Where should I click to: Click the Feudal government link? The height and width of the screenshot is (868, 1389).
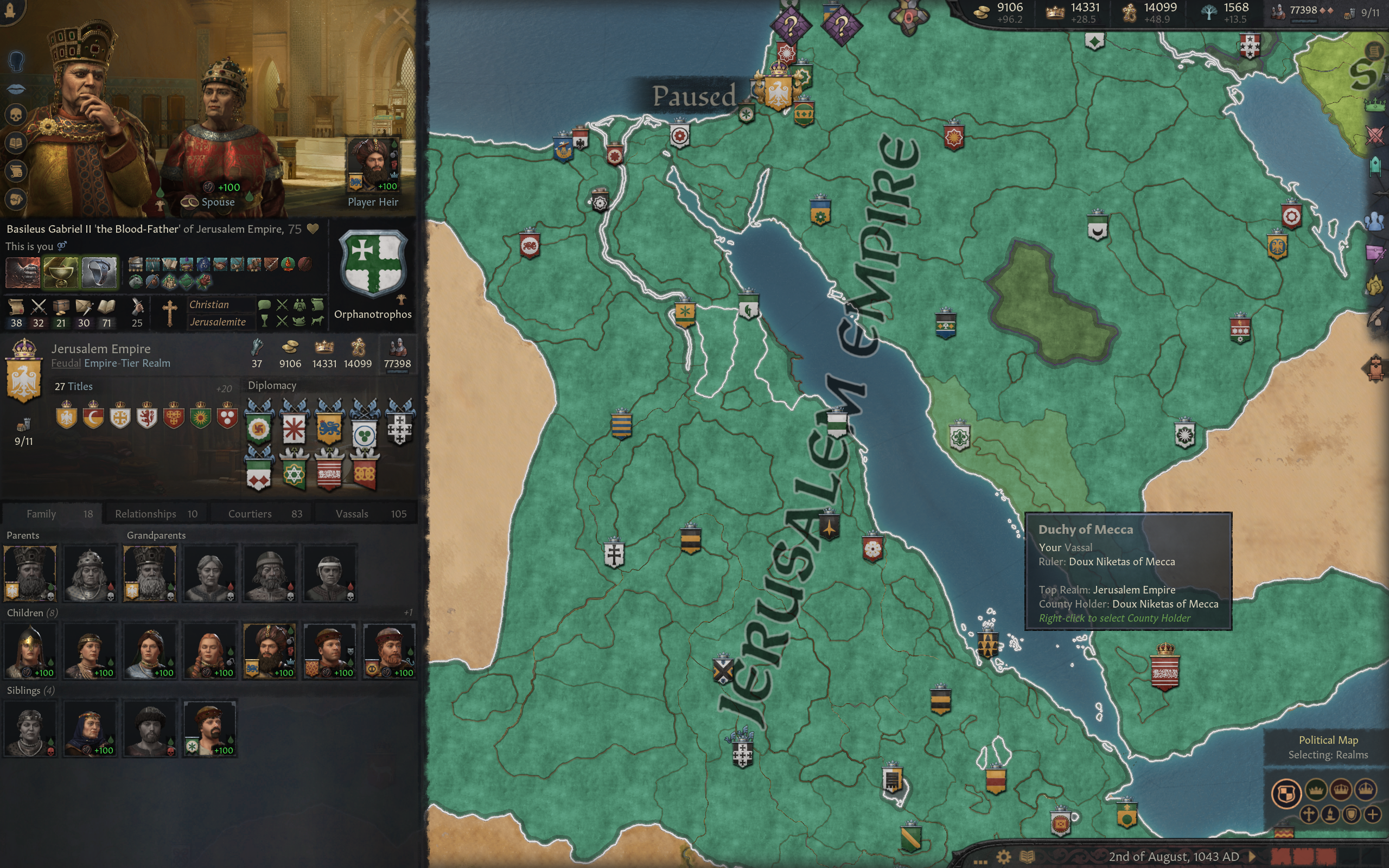coord(66,363)
